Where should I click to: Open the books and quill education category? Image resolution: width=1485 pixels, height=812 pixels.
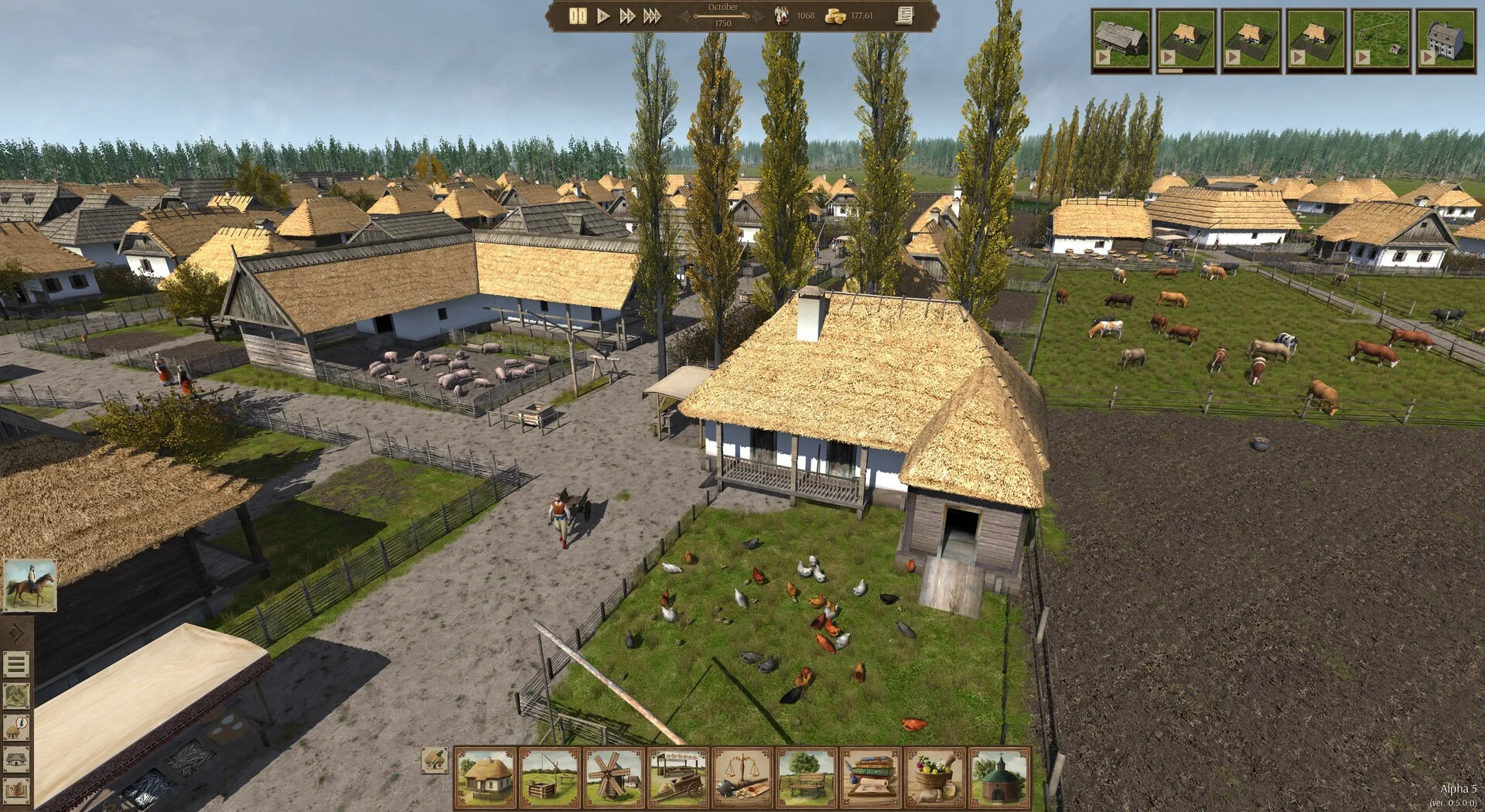pos(871,777)
